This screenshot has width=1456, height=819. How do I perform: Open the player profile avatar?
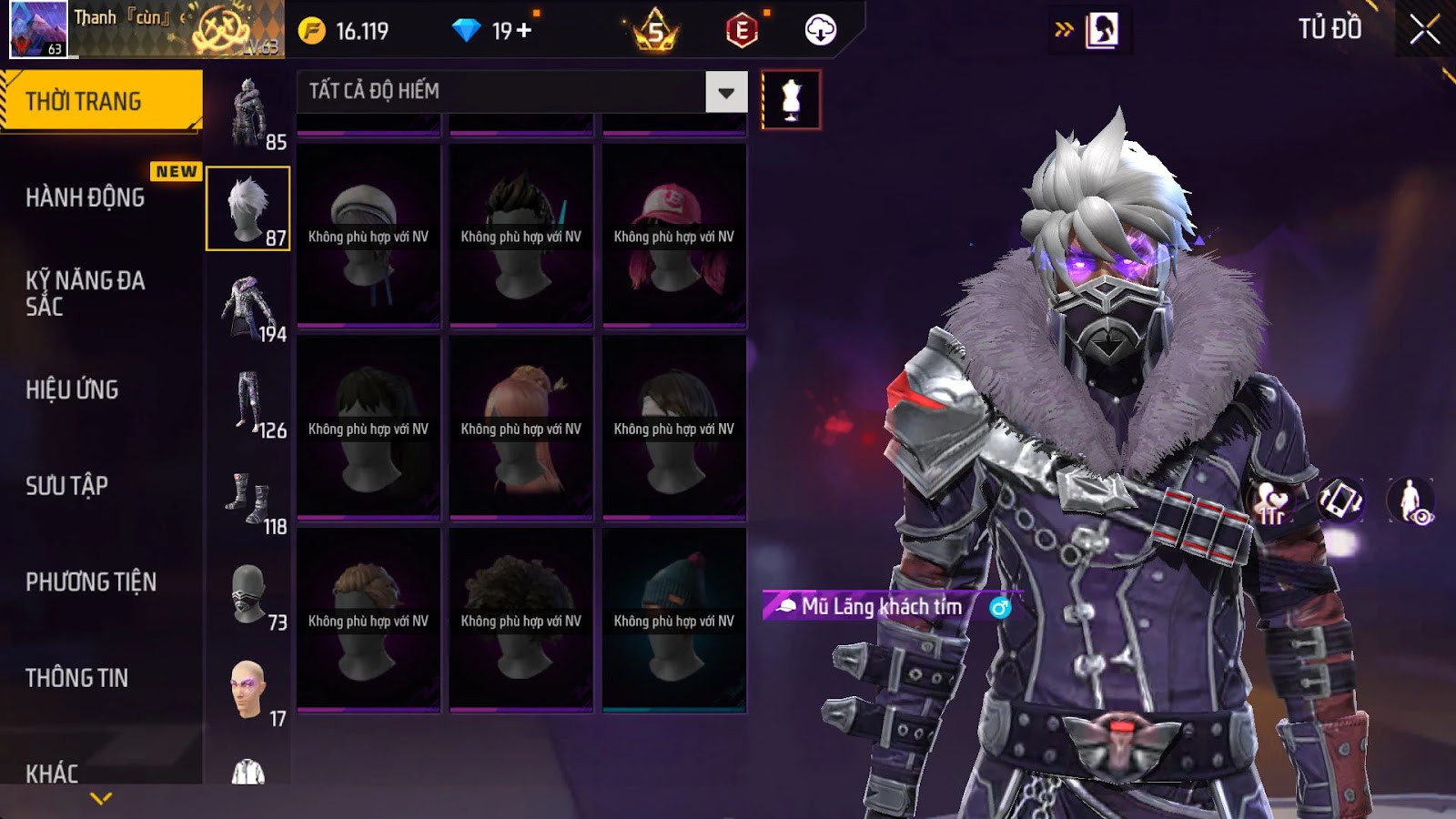[38, 29]
